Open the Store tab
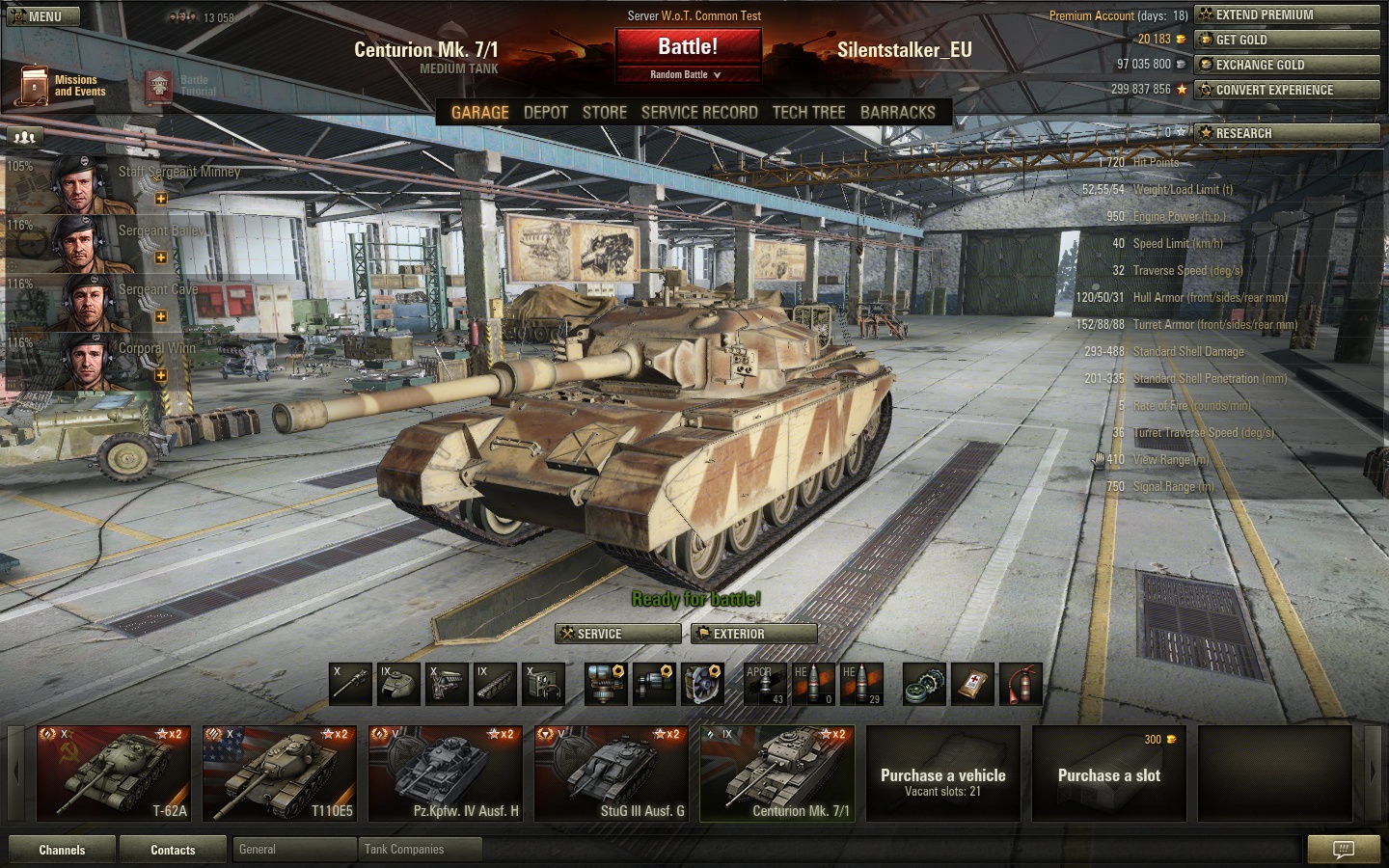The width and height of the screenshot is (1389, 868). (605, 112)
